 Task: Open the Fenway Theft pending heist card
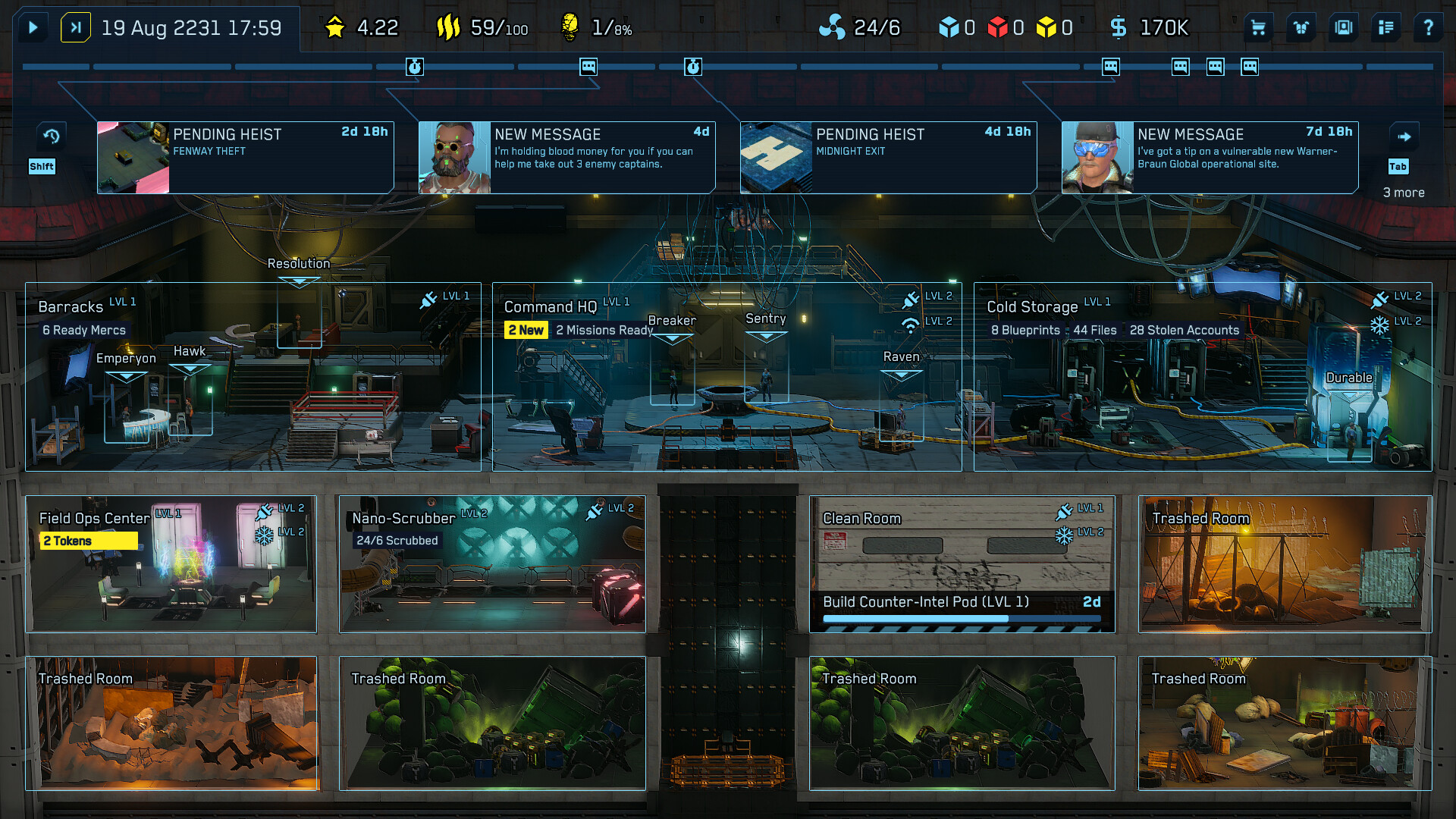[243, 157]
